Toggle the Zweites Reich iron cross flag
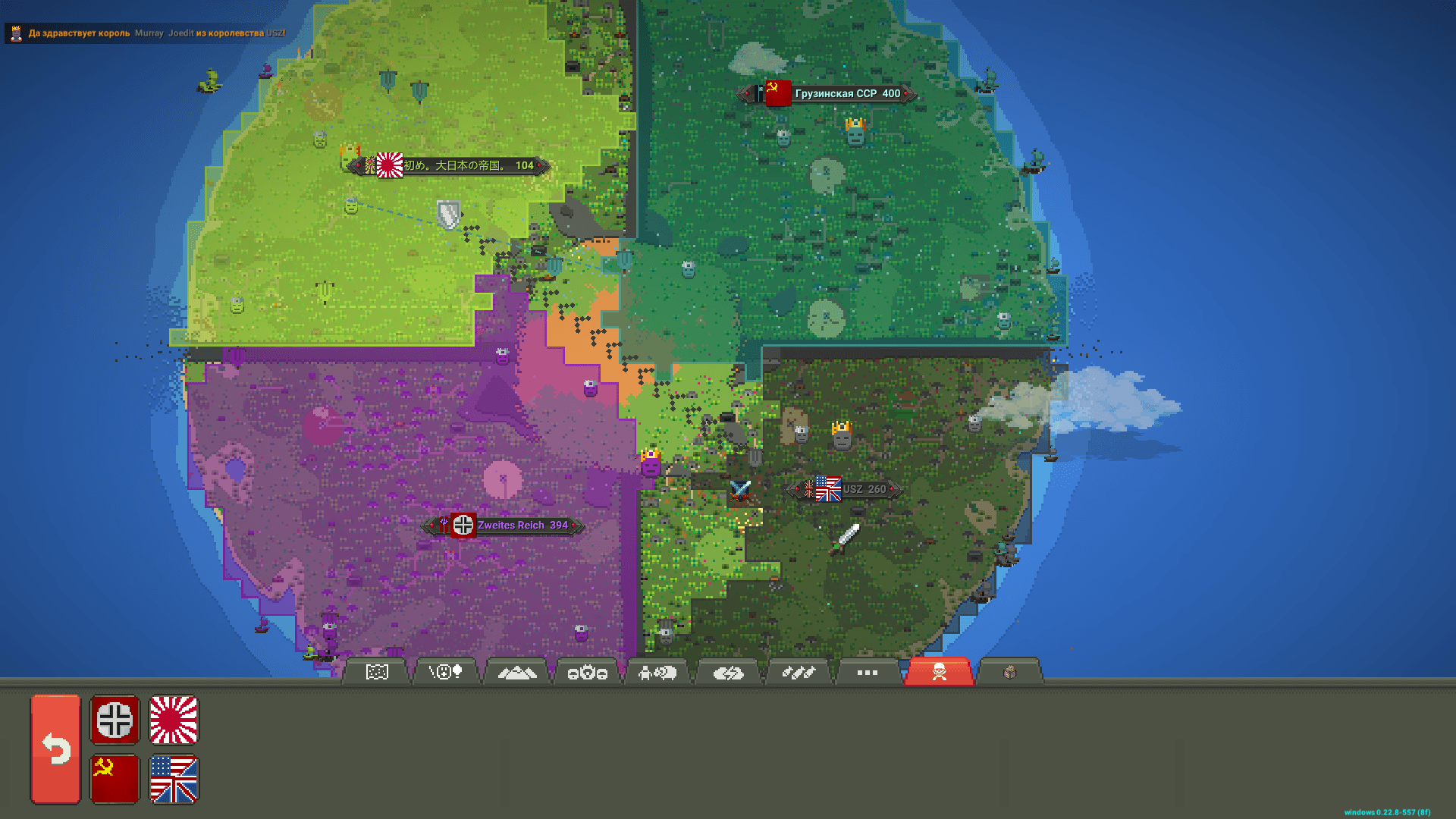Viewport: 1456px width, 819px height. (114, 721)
